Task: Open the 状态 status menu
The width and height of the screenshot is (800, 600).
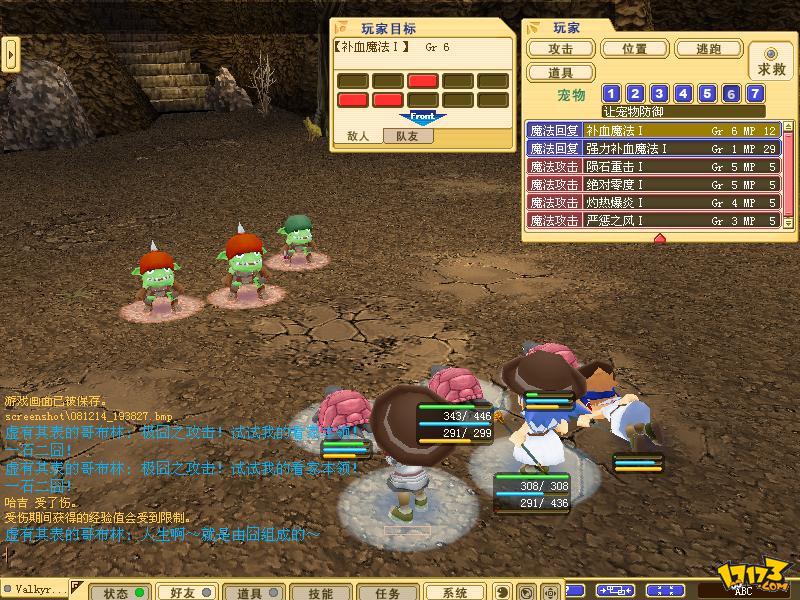Action: click(x=120, y=592)
